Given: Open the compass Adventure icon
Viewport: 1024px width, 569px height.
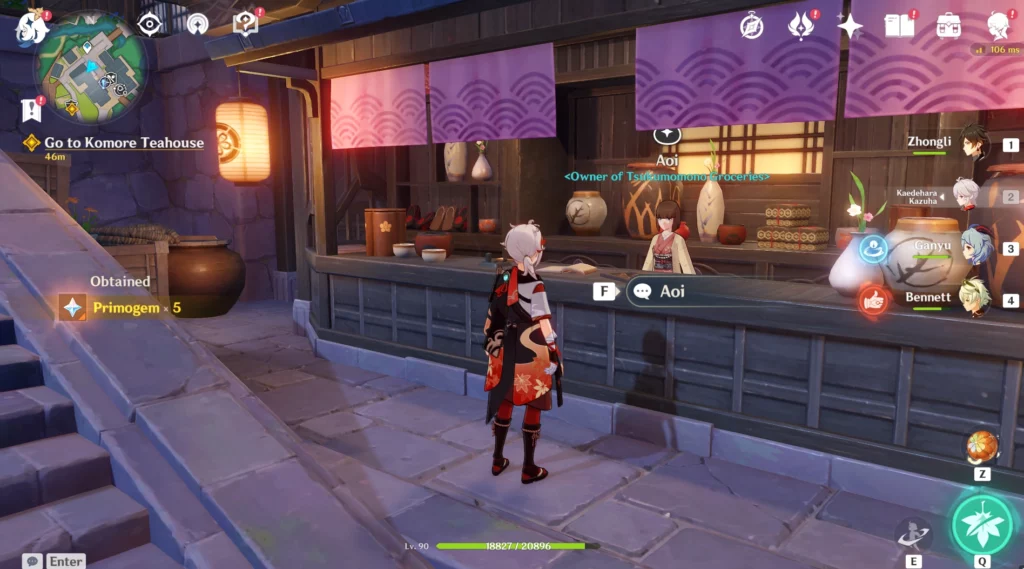Looking at the screenshot, I should [x=752, y=26].
